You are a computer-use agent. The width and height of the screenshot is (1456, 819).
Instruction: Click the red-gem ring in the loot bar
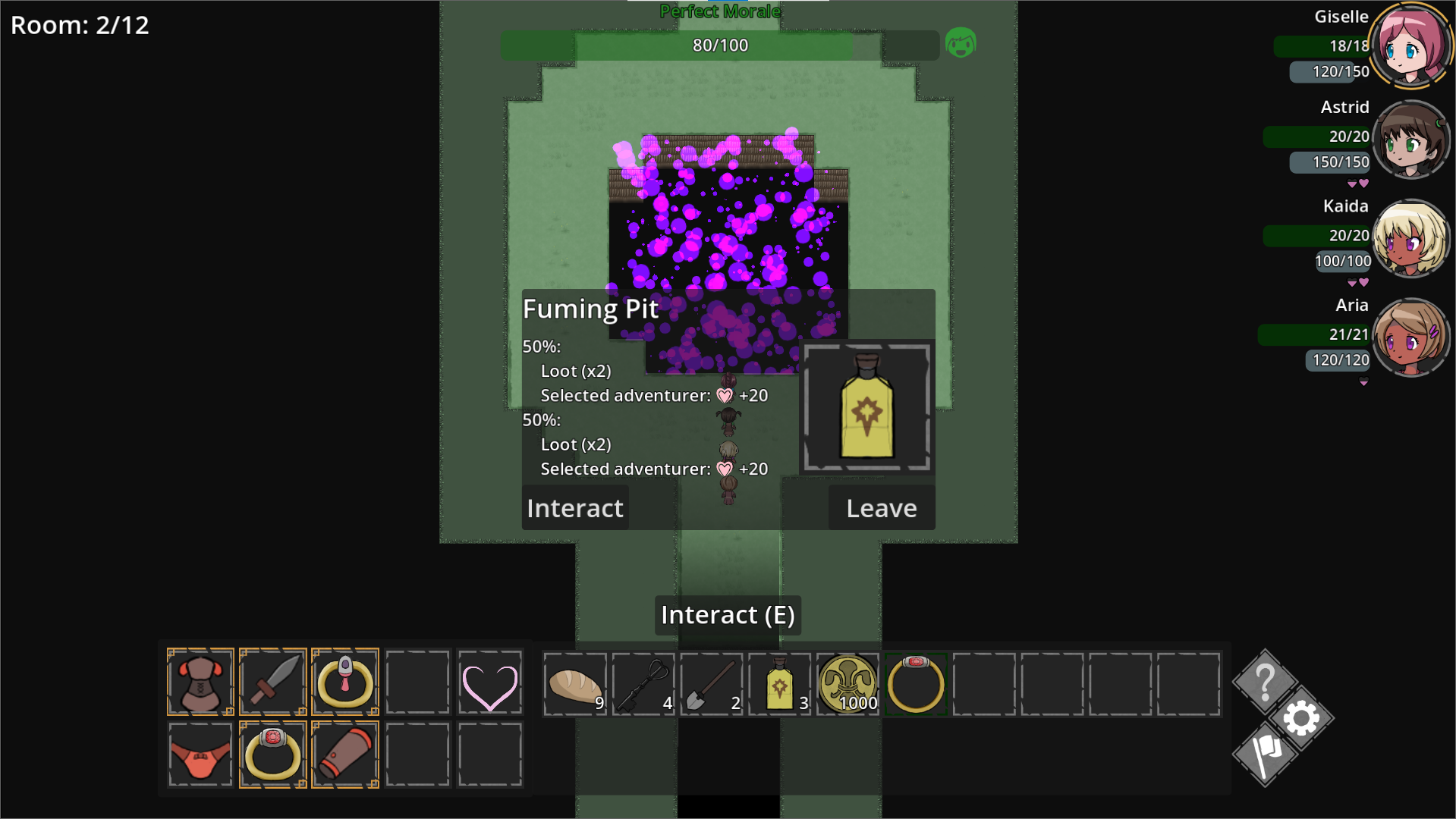click(914, 683)
